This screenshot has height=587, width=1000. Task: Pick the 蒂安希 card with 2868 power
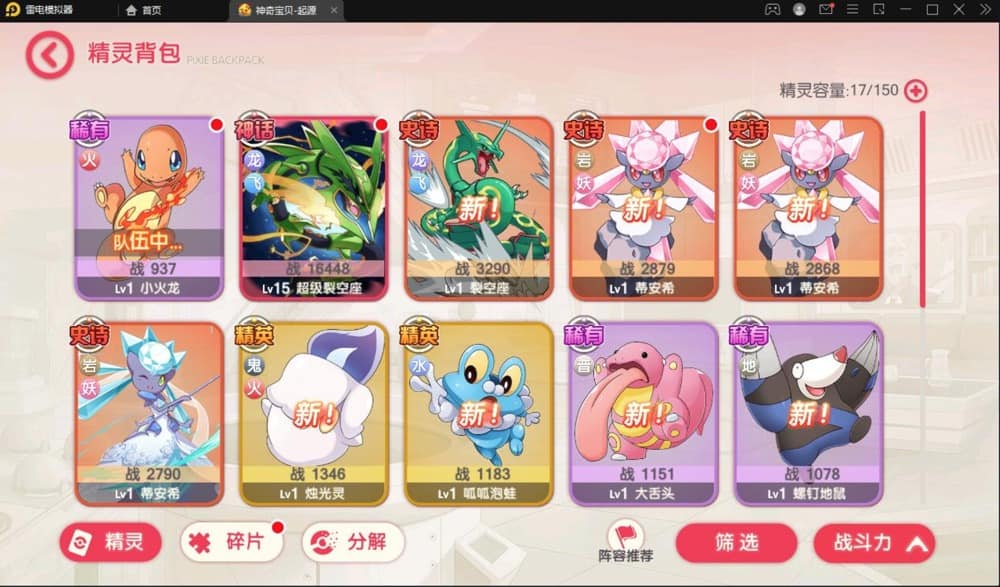[808, 209]
